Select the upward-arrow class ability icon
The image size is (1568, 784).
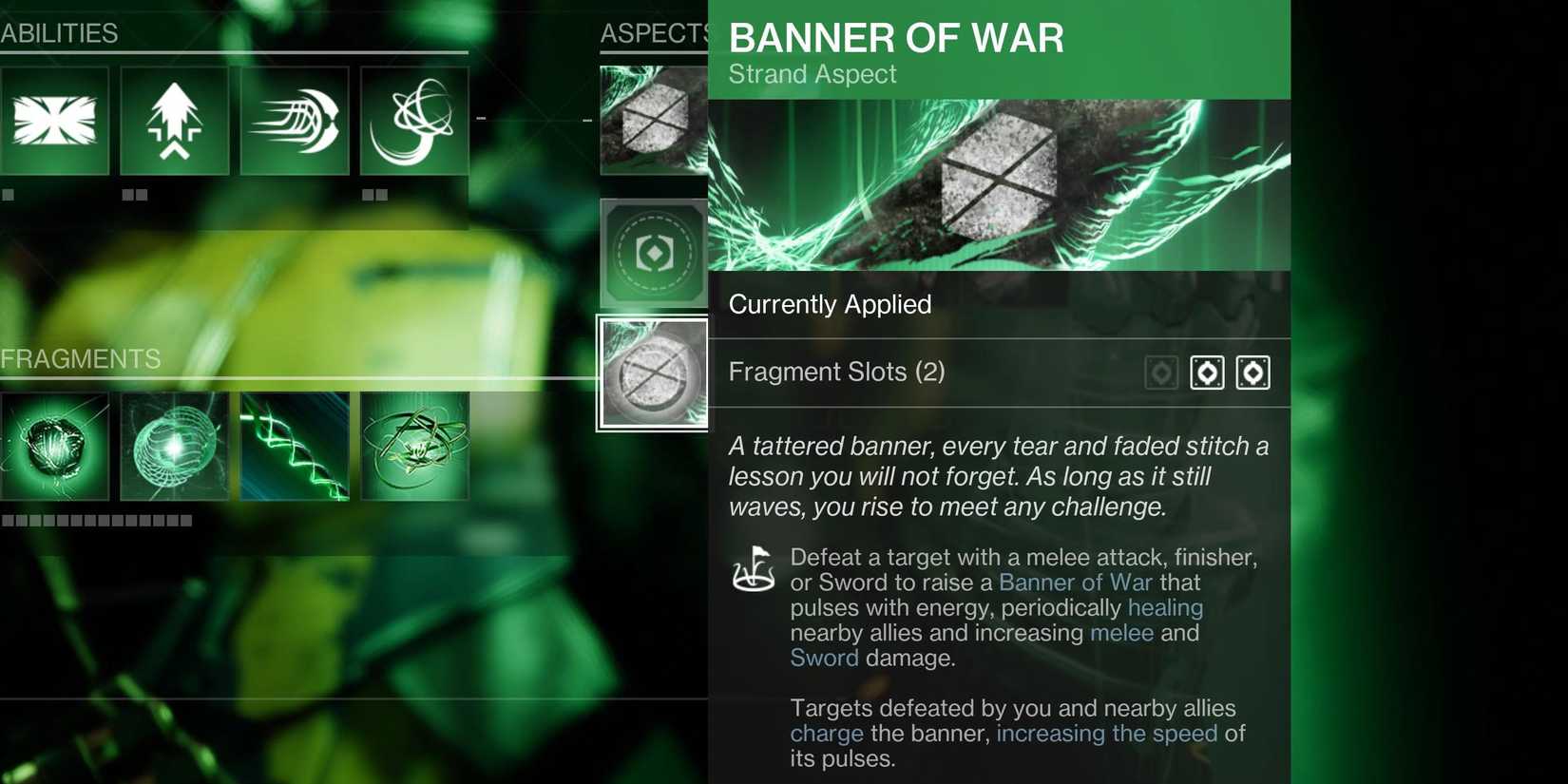(174, 120)
